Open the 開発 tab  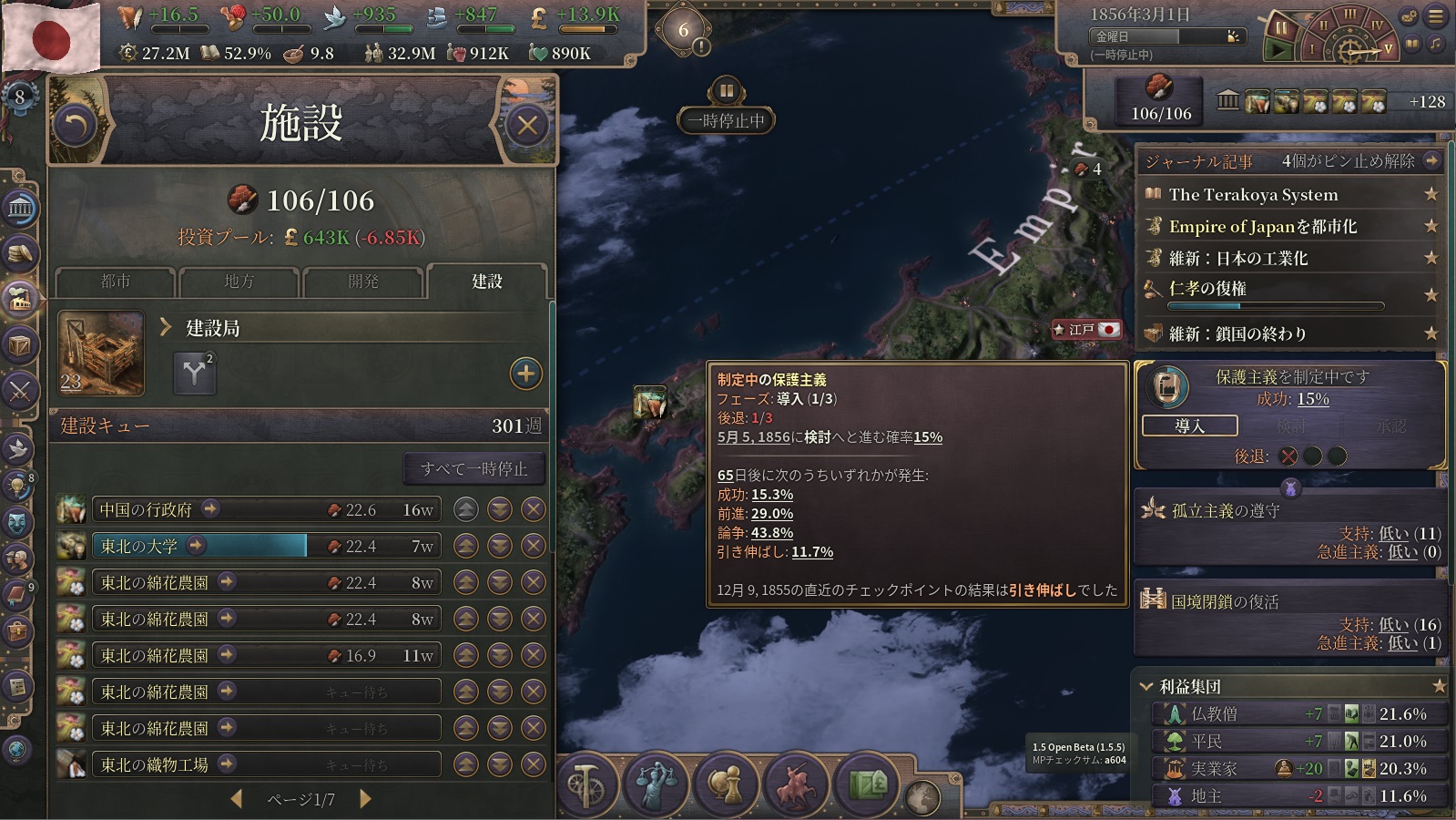(363, 282)
